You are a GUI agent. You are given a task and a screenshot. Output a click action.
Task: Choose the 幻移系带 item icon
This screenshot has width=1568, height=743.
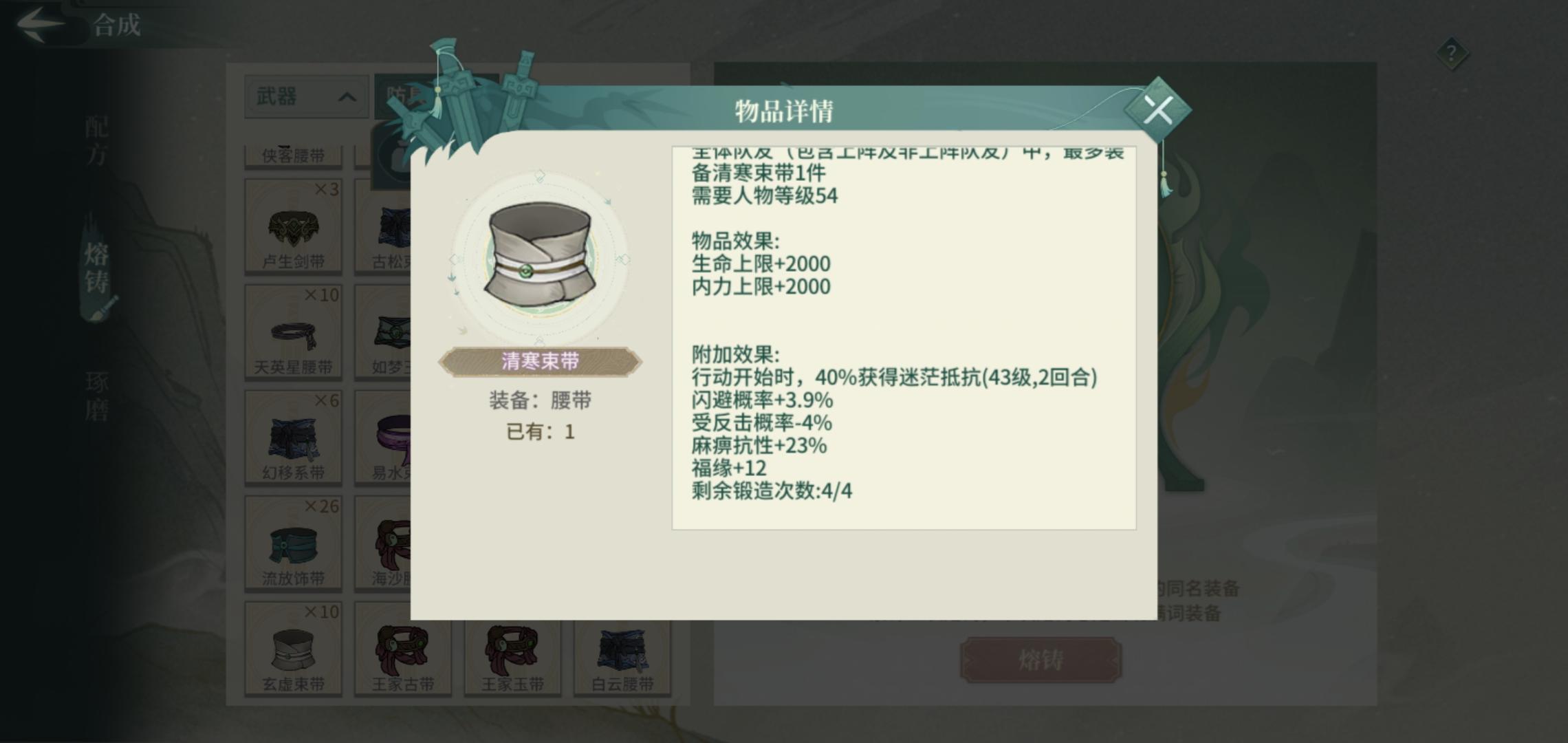294,438
